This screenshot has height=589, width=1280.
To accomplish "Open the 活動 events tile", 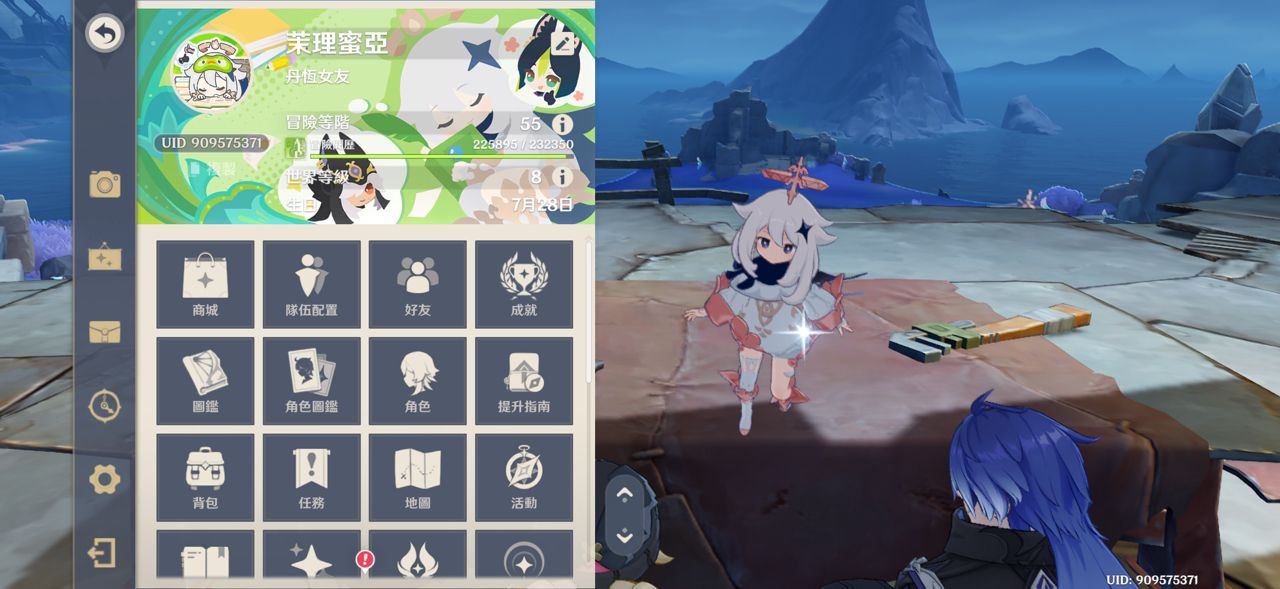I will point(523,477).
